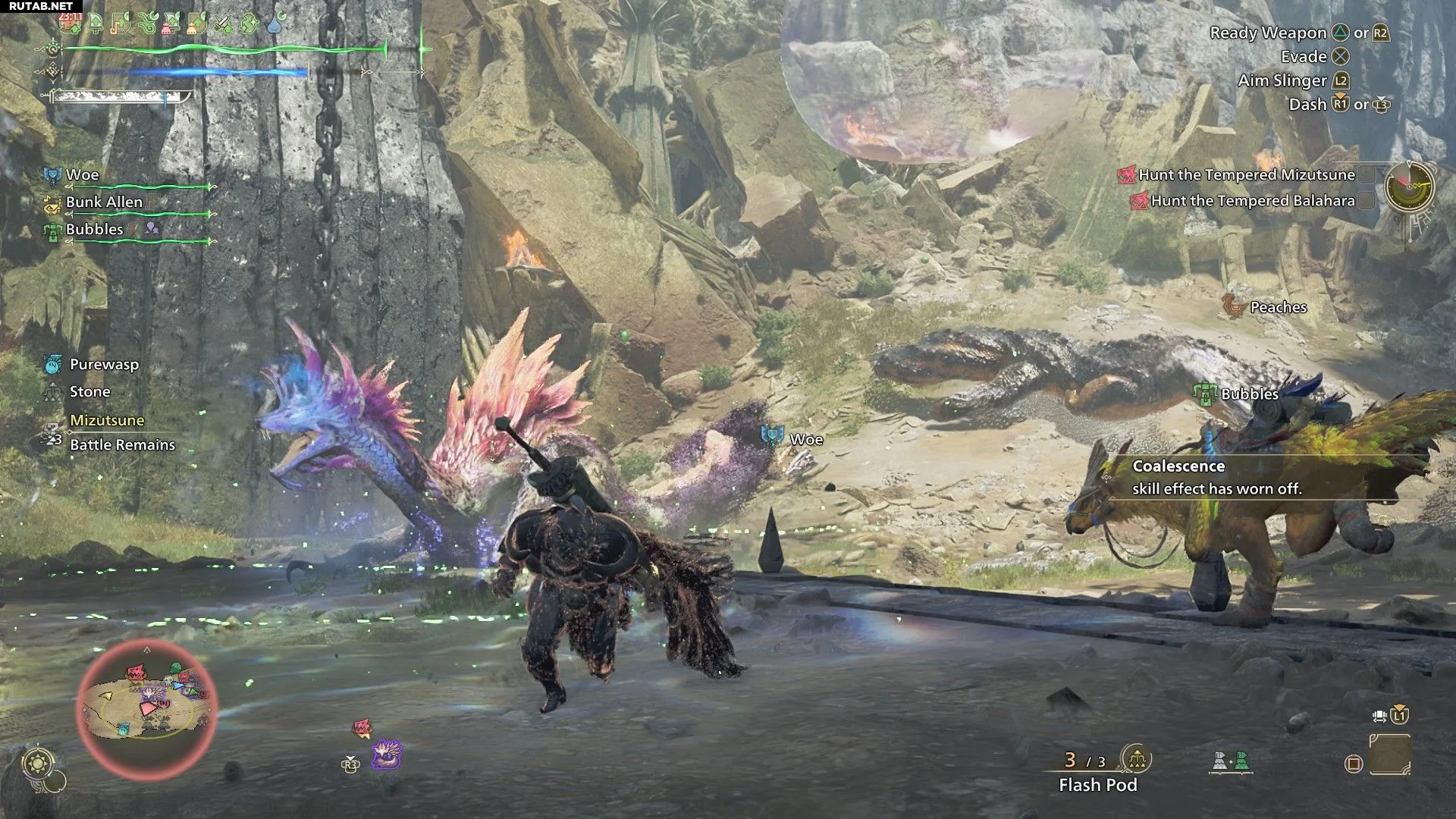Select Battle Remains entry
The width and height of the screenshot is (1456, 819).
(x=122, y=445)
